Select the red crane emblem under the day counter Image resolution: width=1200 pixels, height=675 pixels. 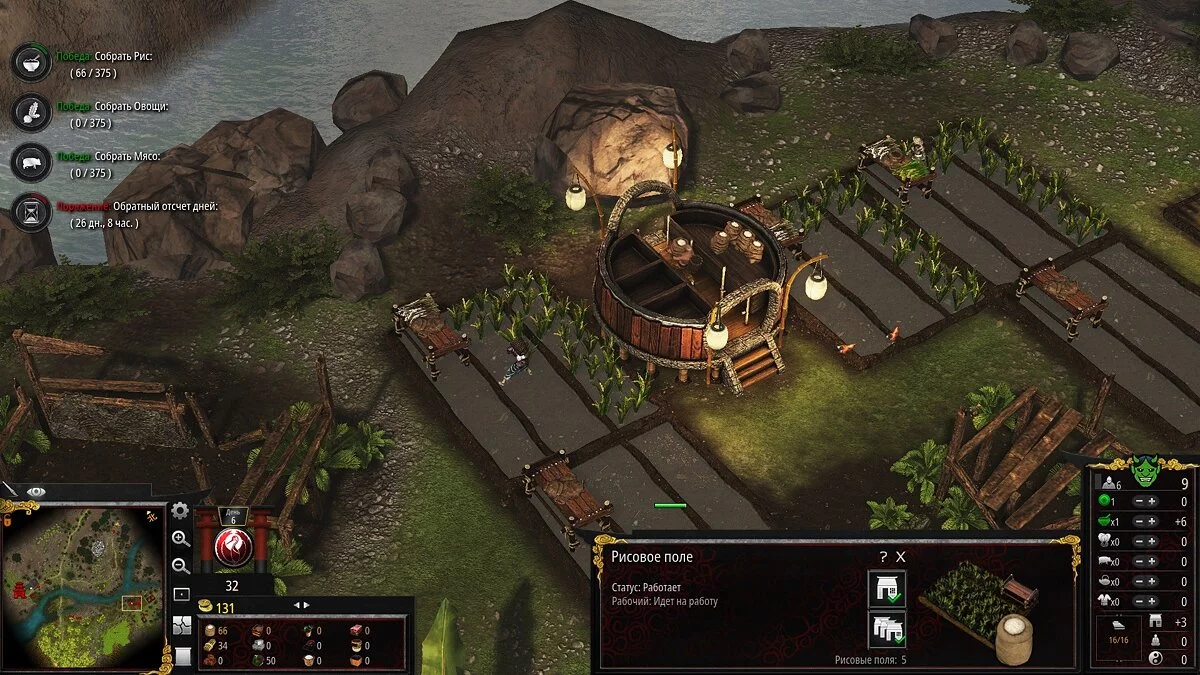pos(233,545)
